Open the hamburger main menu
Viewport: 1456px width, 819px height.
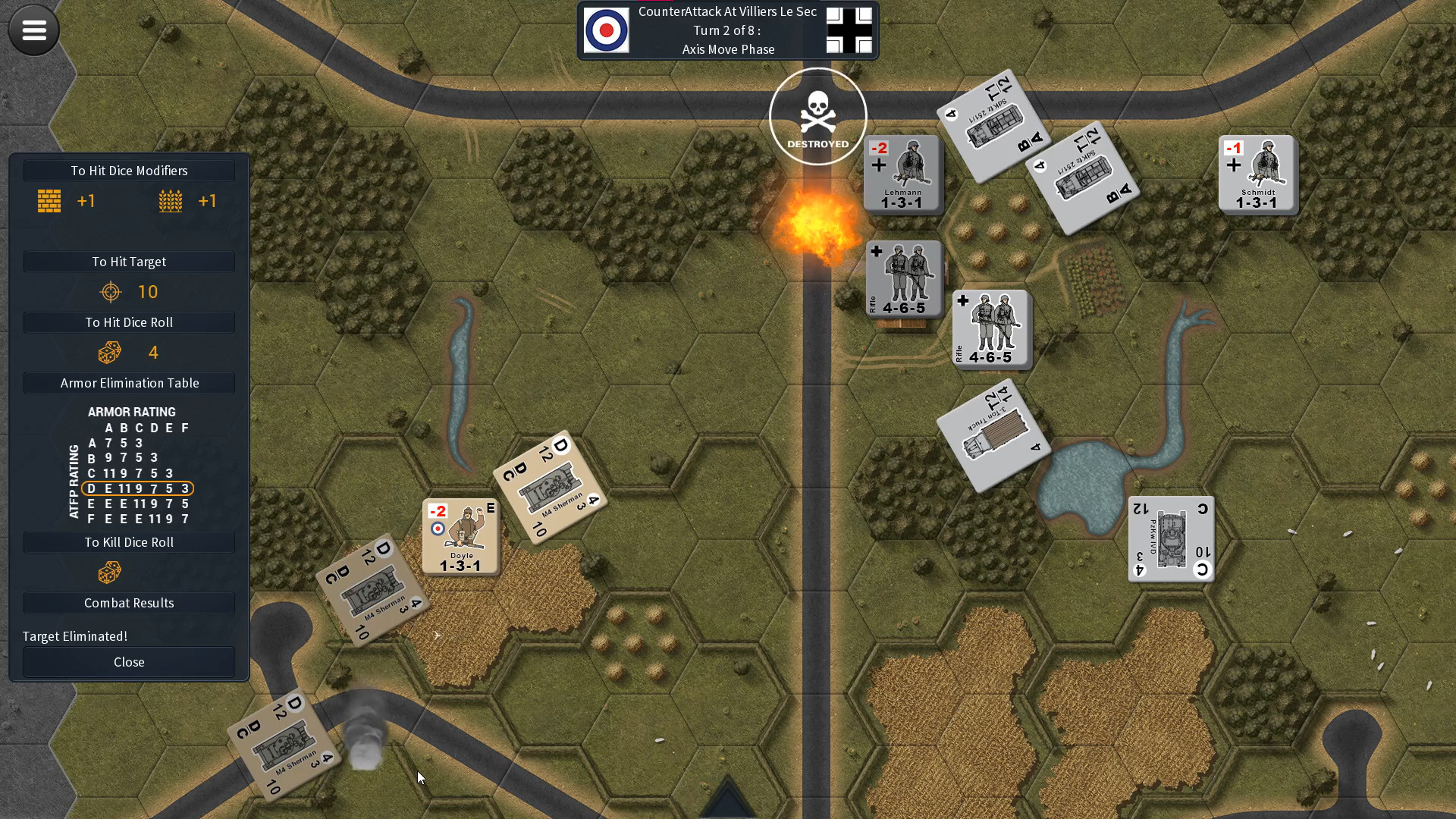pyautogui.click(x=33, y=30)
